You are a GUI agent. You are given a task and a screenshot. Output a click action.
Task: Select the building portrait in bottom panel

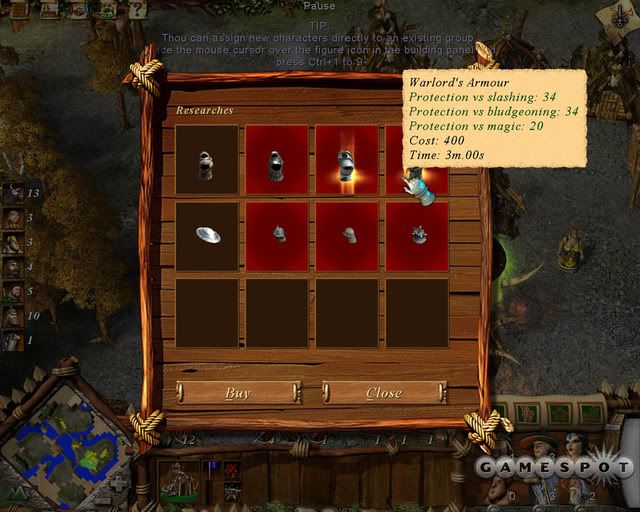[180, 482]
